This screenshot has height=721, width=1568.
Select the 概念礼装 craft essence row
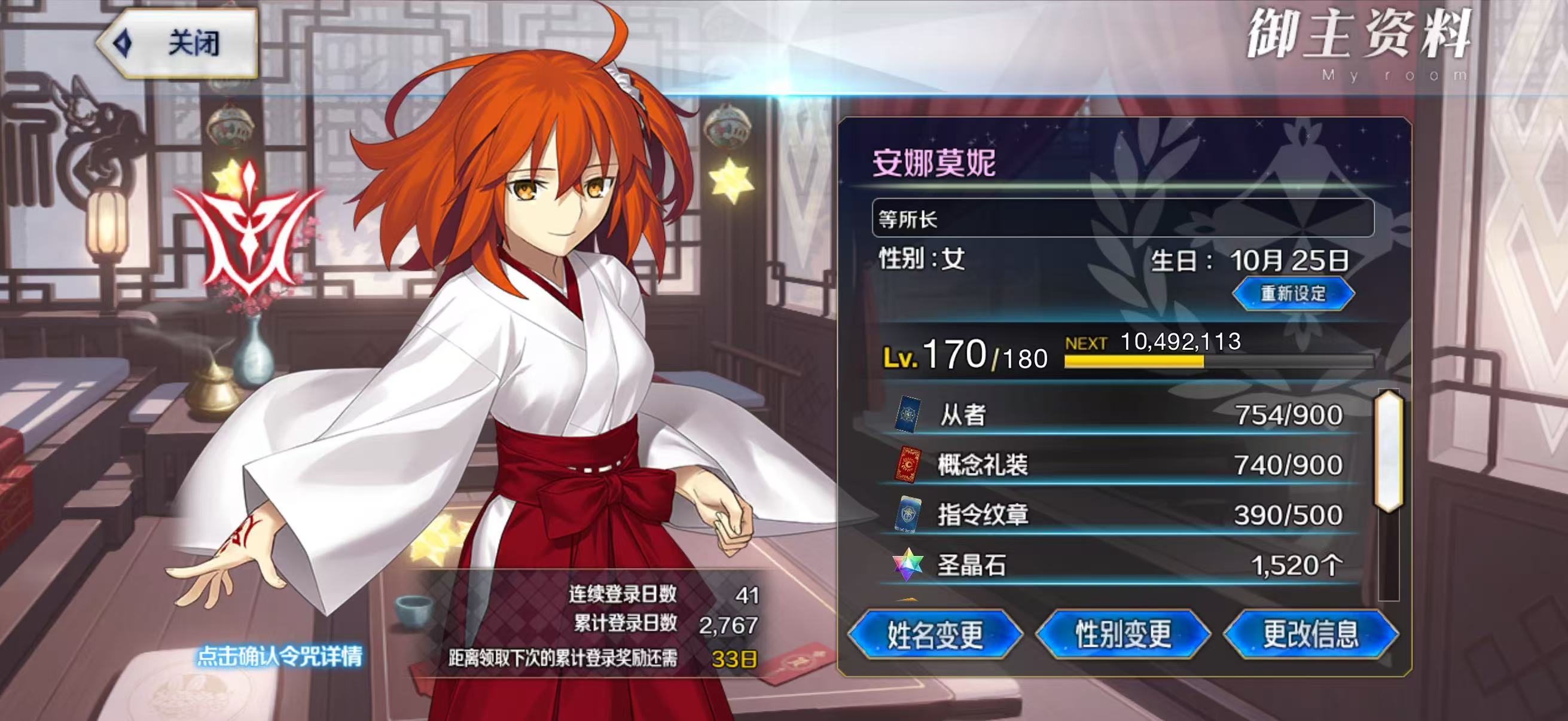1120,465
